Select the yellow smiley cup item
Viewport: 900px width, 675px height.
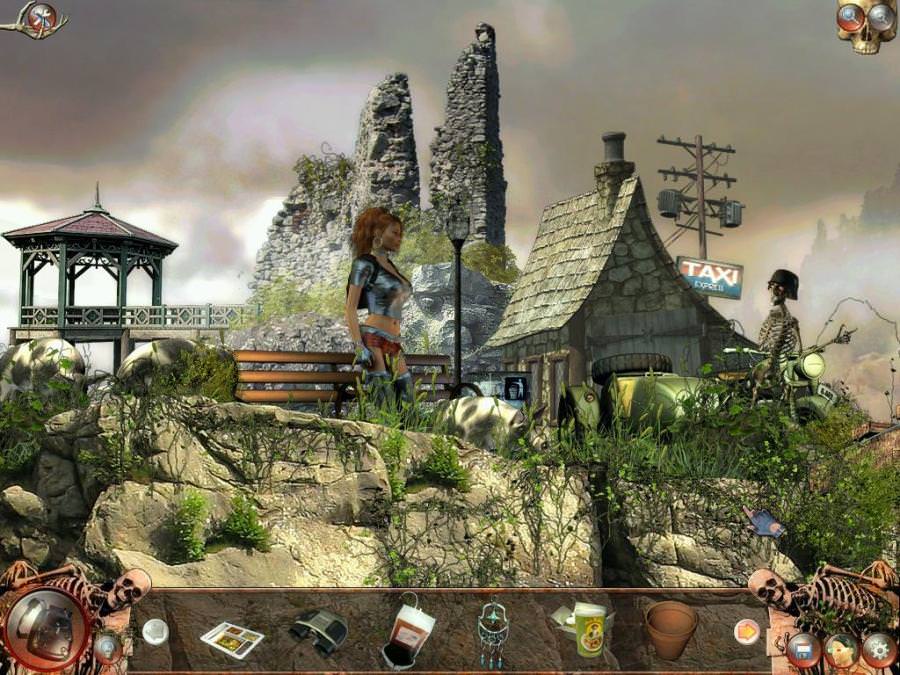click(588, 628)
